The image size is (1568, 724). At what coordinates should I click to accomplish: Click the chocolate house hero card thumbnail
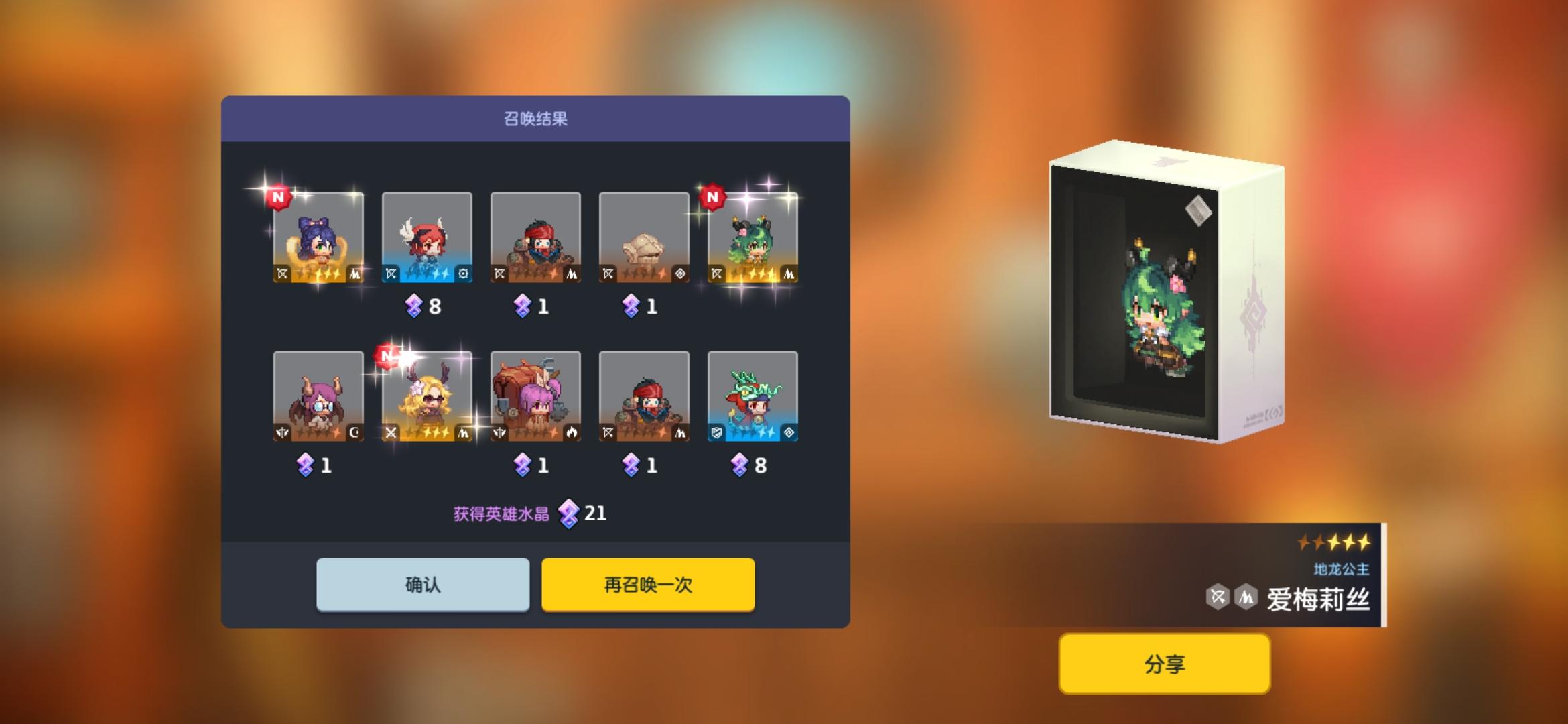536,396
